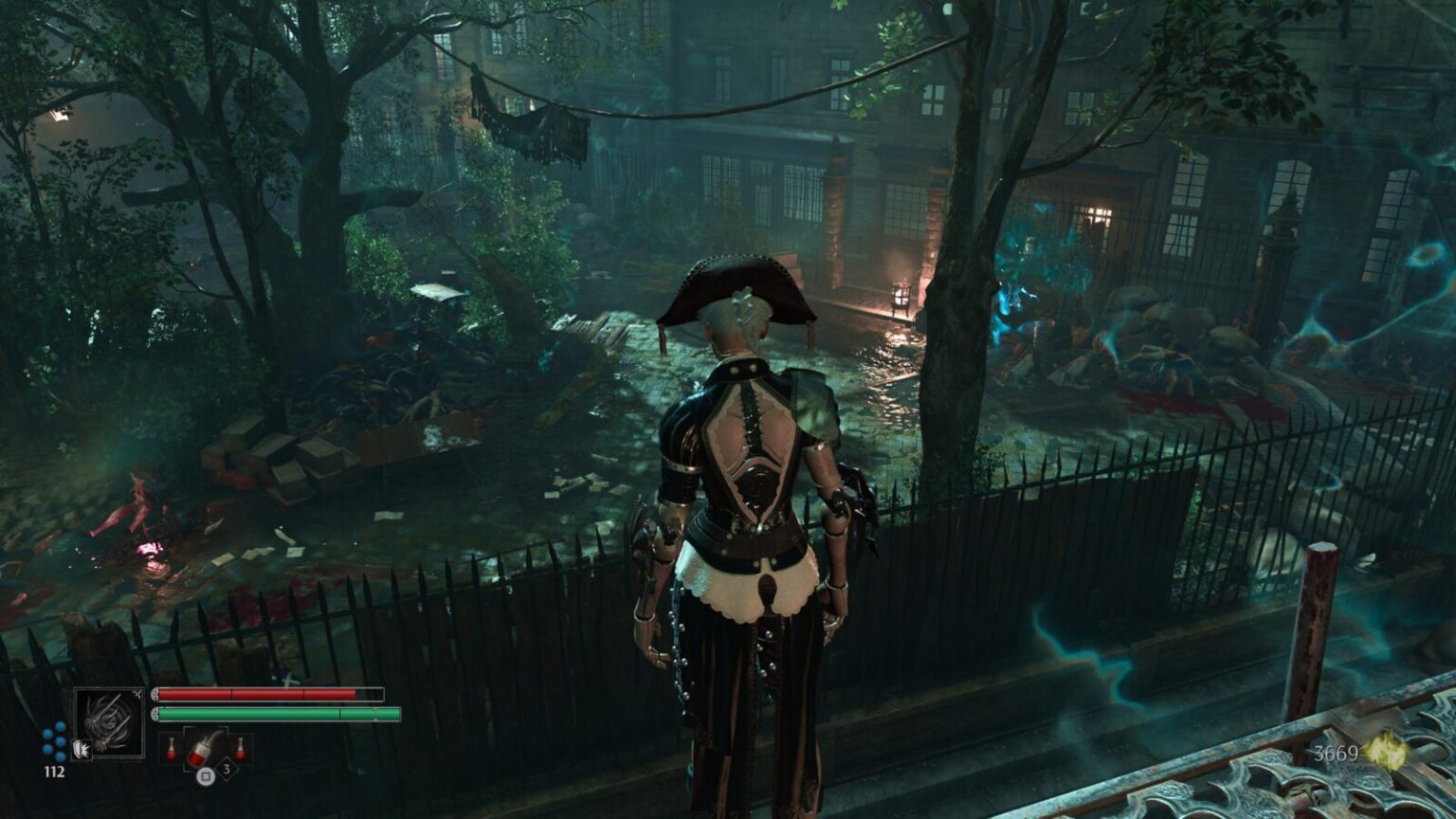Select the right red vial consumable icon
This screenshot has height=819, width=1456.
pos(241,748)
